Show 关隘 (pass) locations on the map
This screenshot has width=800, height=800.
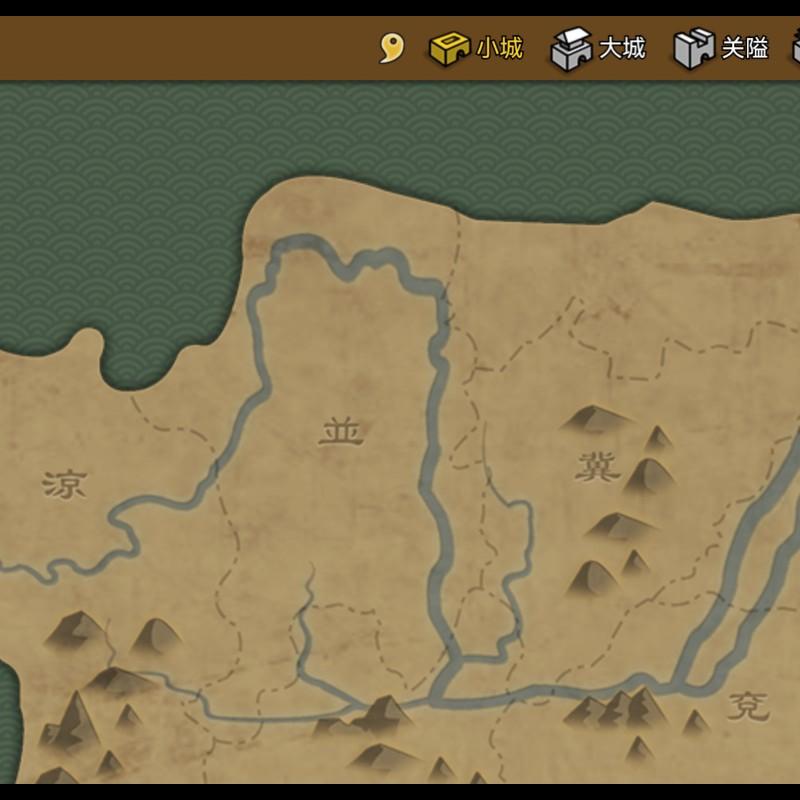point(721,48)
